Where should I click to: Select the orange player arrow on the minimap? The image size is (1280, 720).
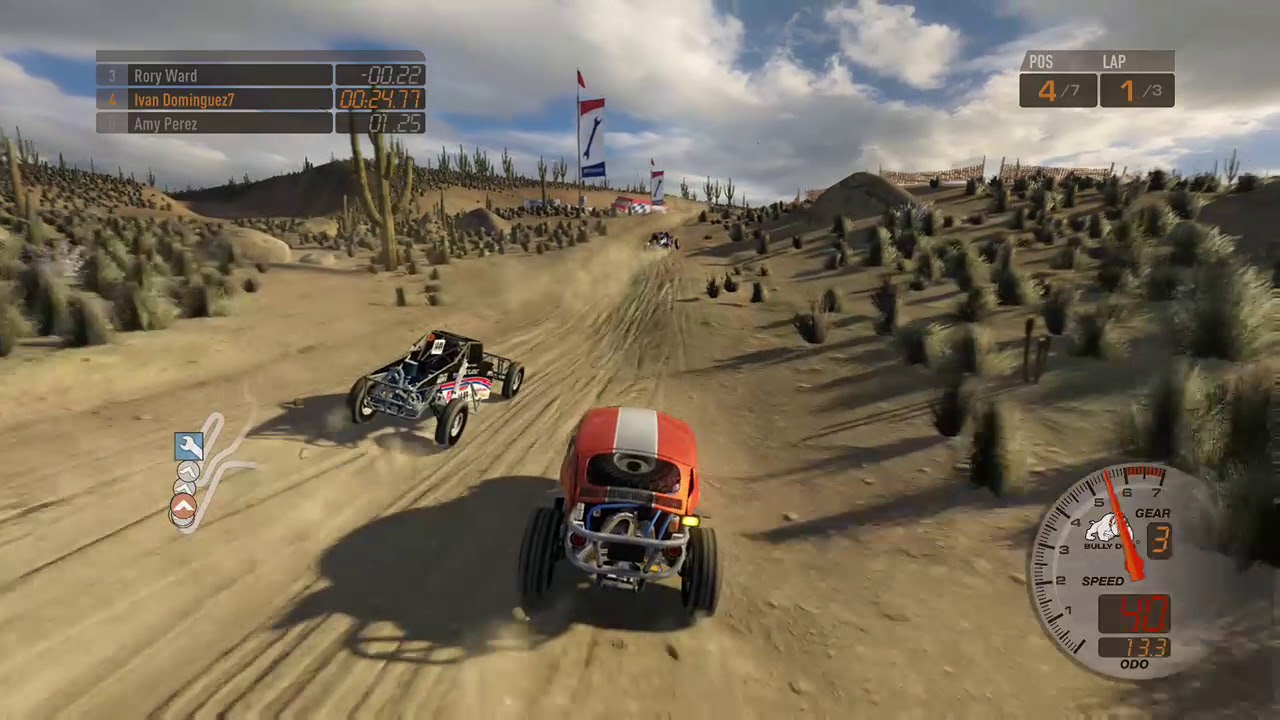pyautogui.click(x=182, y=504)
